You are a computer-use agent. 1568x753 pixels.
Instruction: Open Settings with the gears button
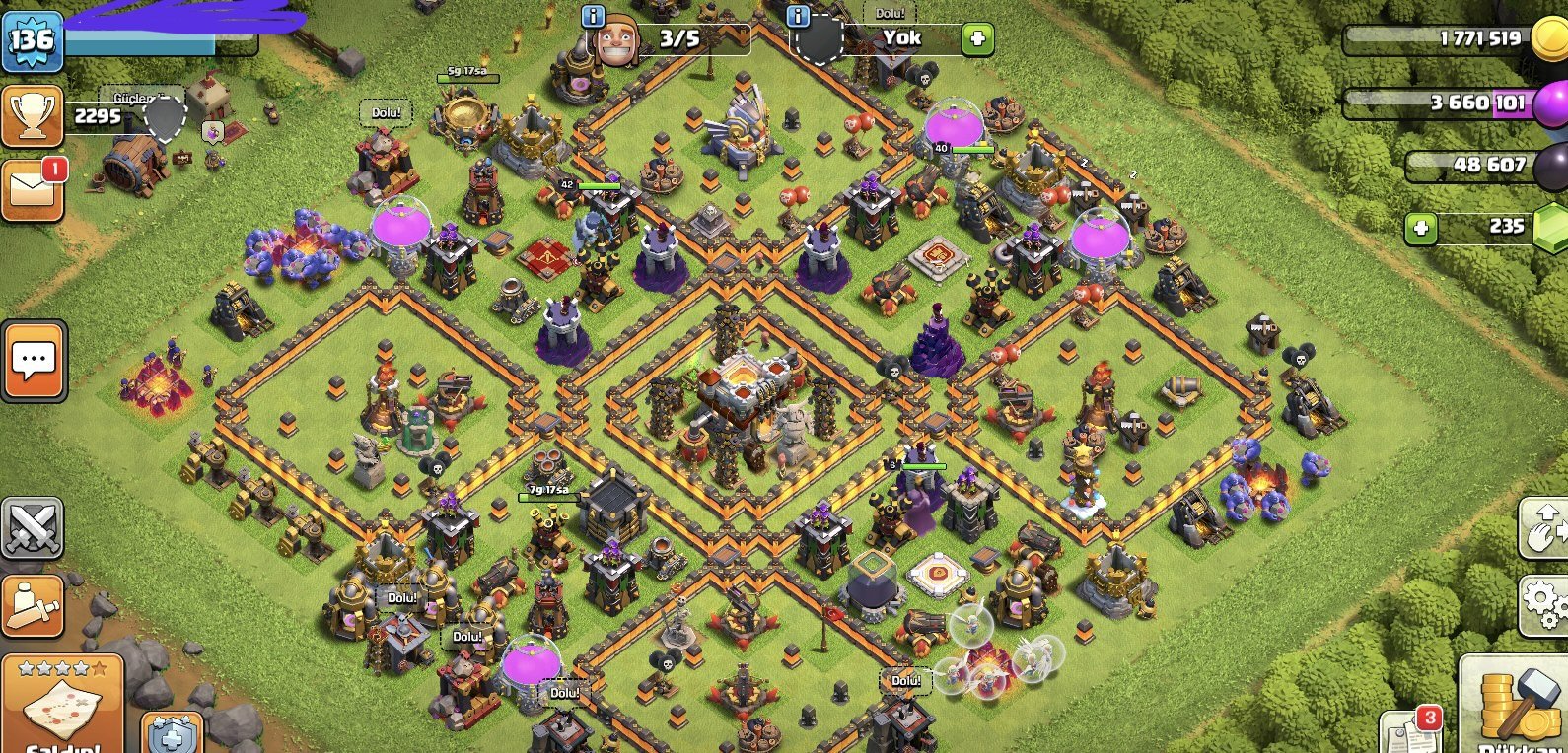pyautogui.click(x=1543, y=603)
